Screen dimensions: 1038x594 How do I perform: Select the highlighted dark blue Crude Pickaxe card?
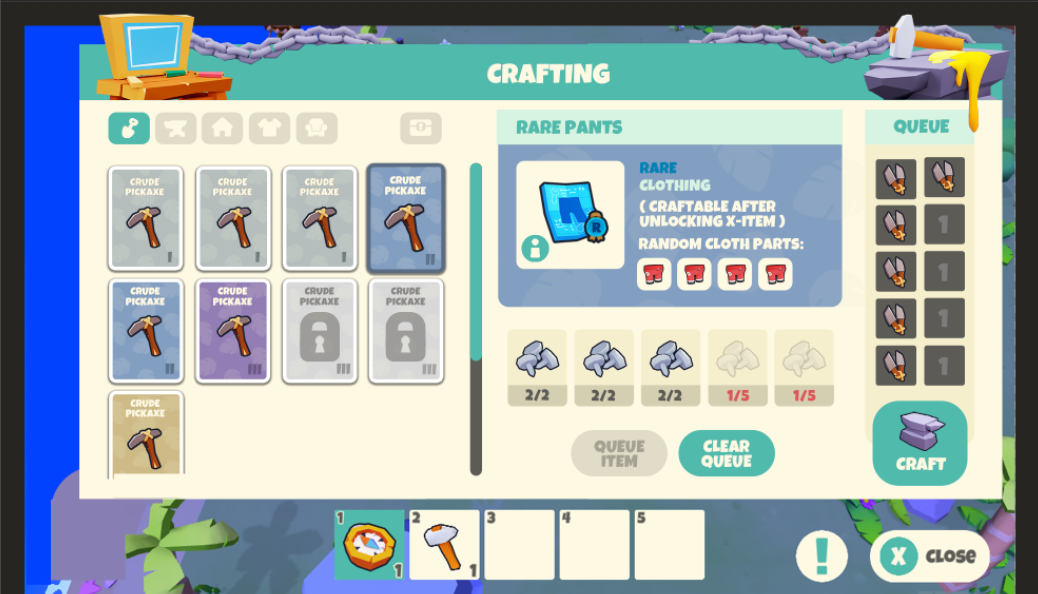[405, 219]
